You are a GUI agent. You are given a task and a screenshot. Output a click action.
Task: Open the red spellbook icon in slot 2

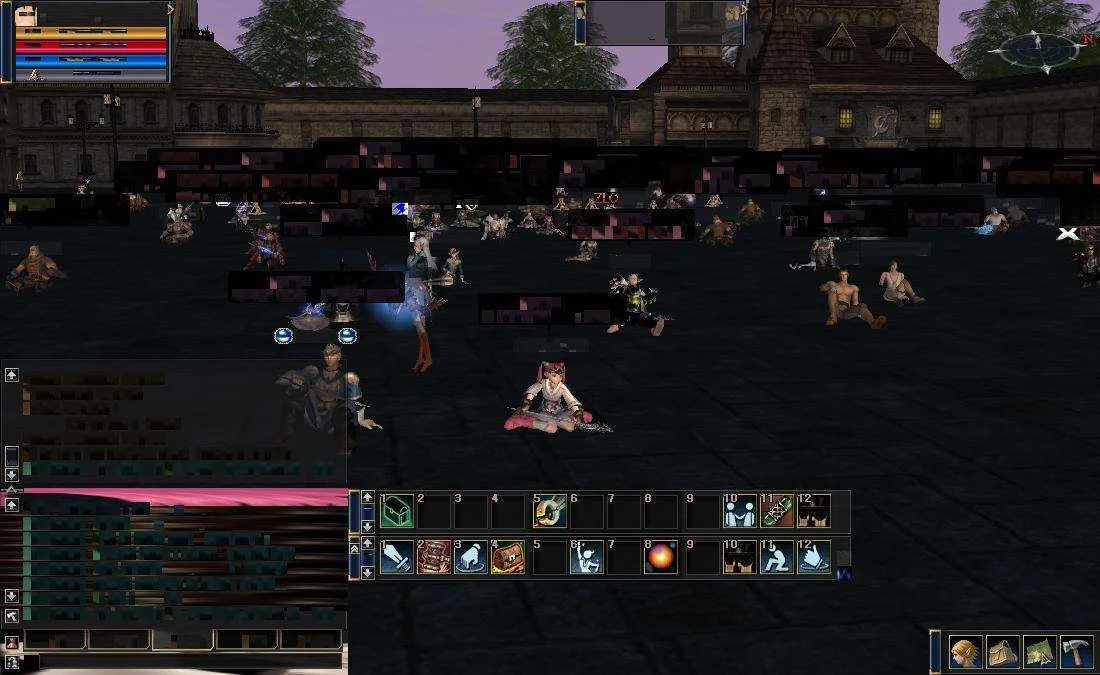[434, 557]
